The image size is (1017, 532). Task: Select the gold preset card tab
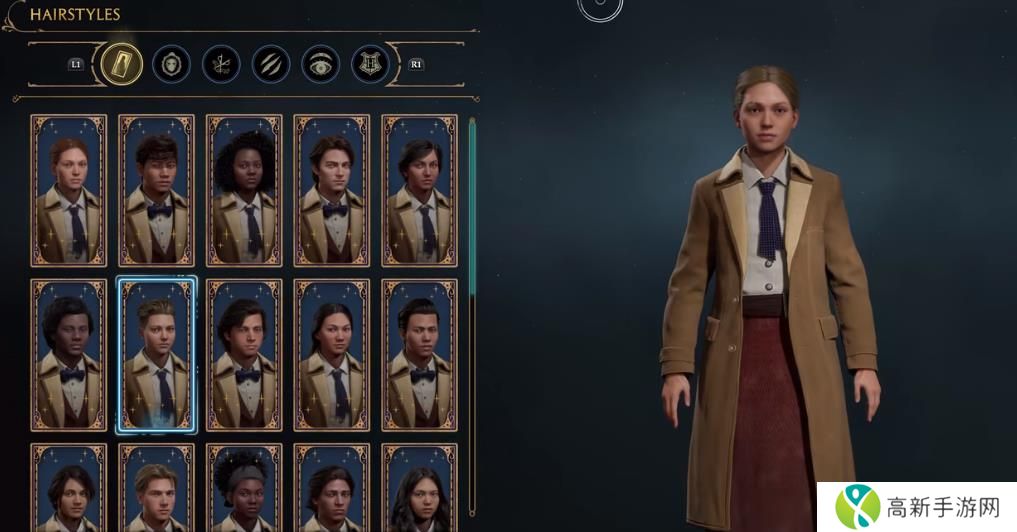click(119, 64)
